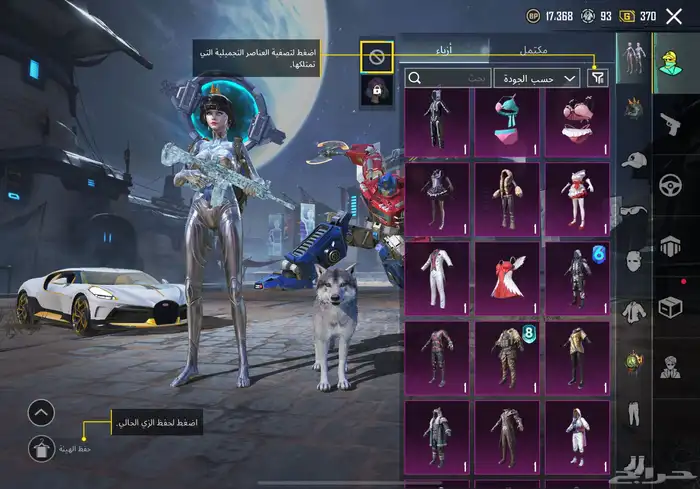Select the white suit outfit

[437, 274]
